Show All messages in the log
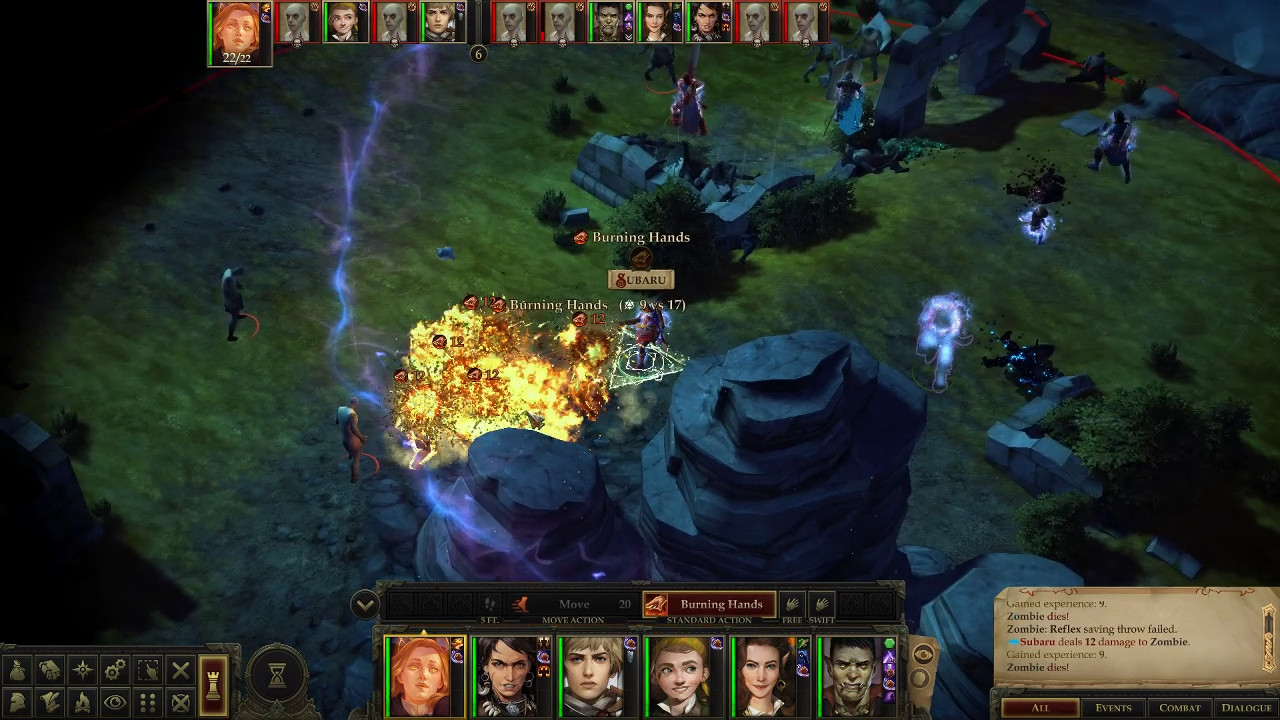1280x720 pixels. tap(1040, 708)
